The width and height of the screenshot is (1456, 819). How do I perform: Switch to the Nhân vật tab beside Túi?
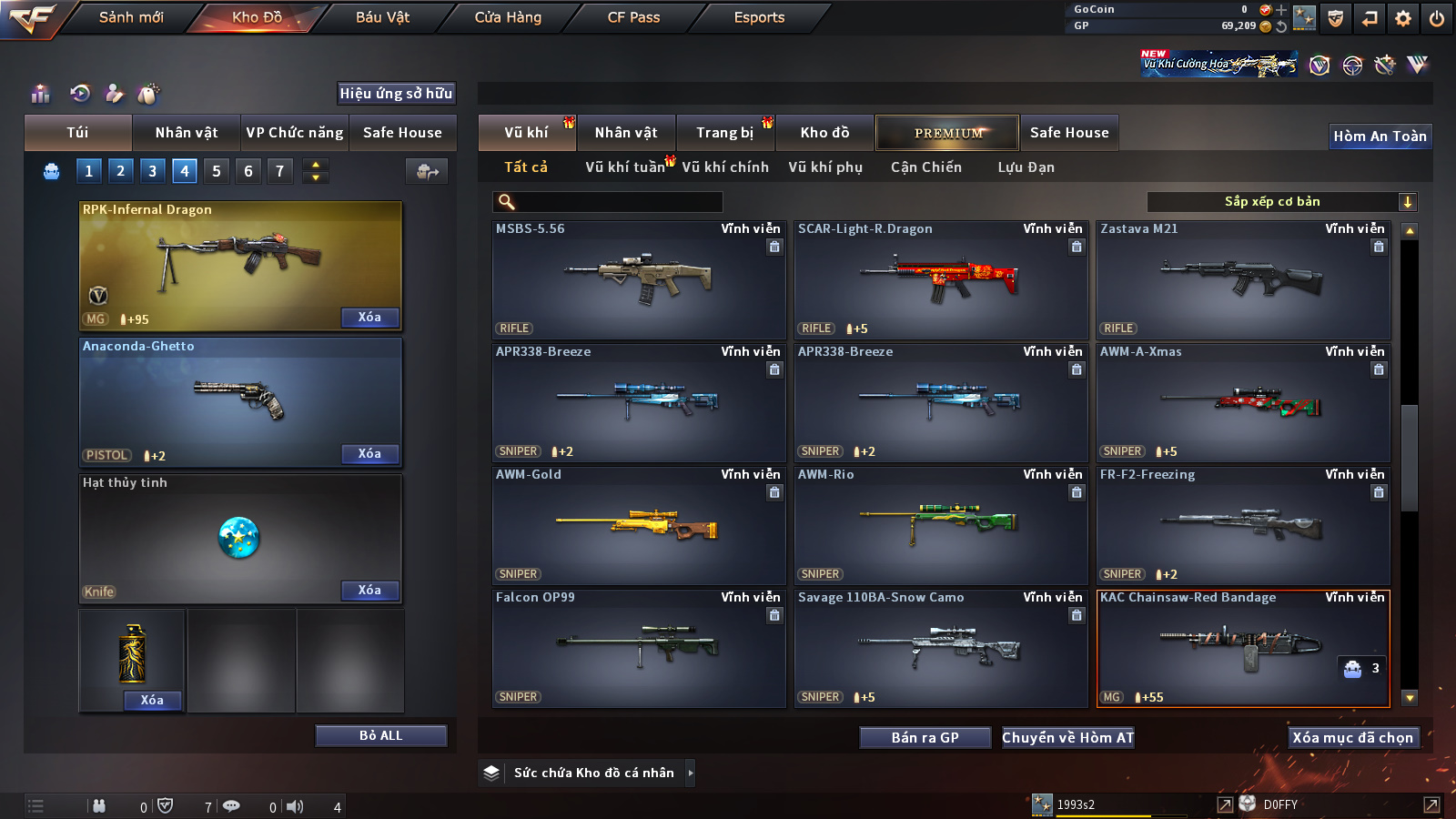[x=187, y=133]
